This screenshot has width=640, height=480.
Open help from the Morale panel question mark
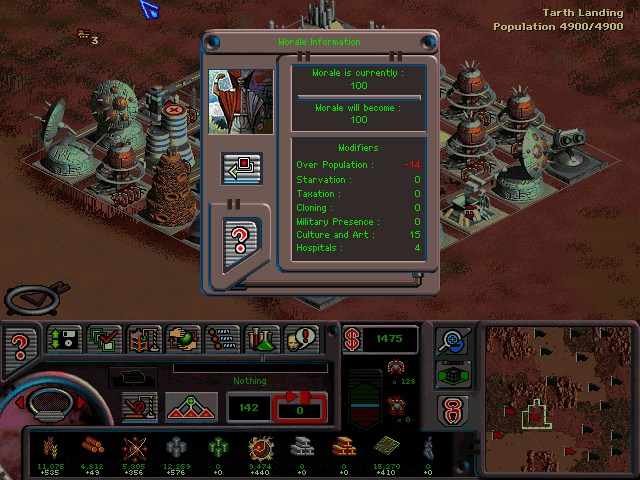pyautogui.click(x=241, y=240)
